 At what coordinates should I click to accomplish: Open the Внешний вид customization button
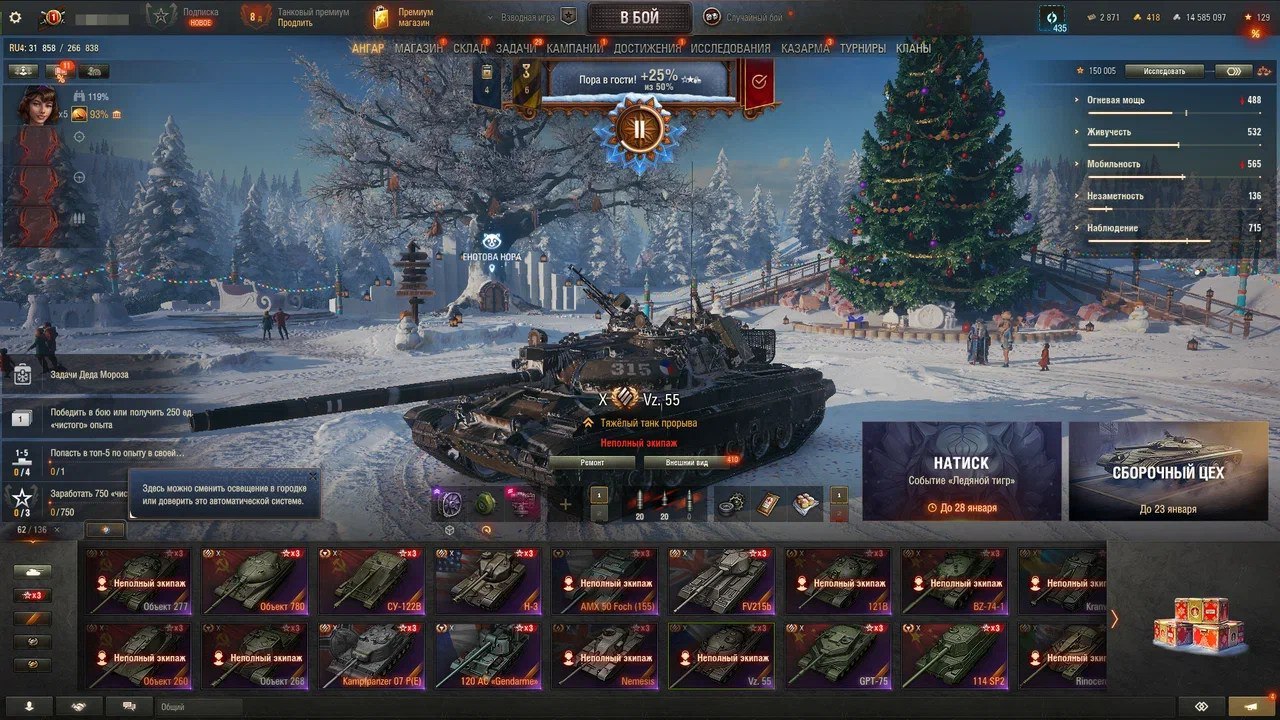(x=688, y=463)
